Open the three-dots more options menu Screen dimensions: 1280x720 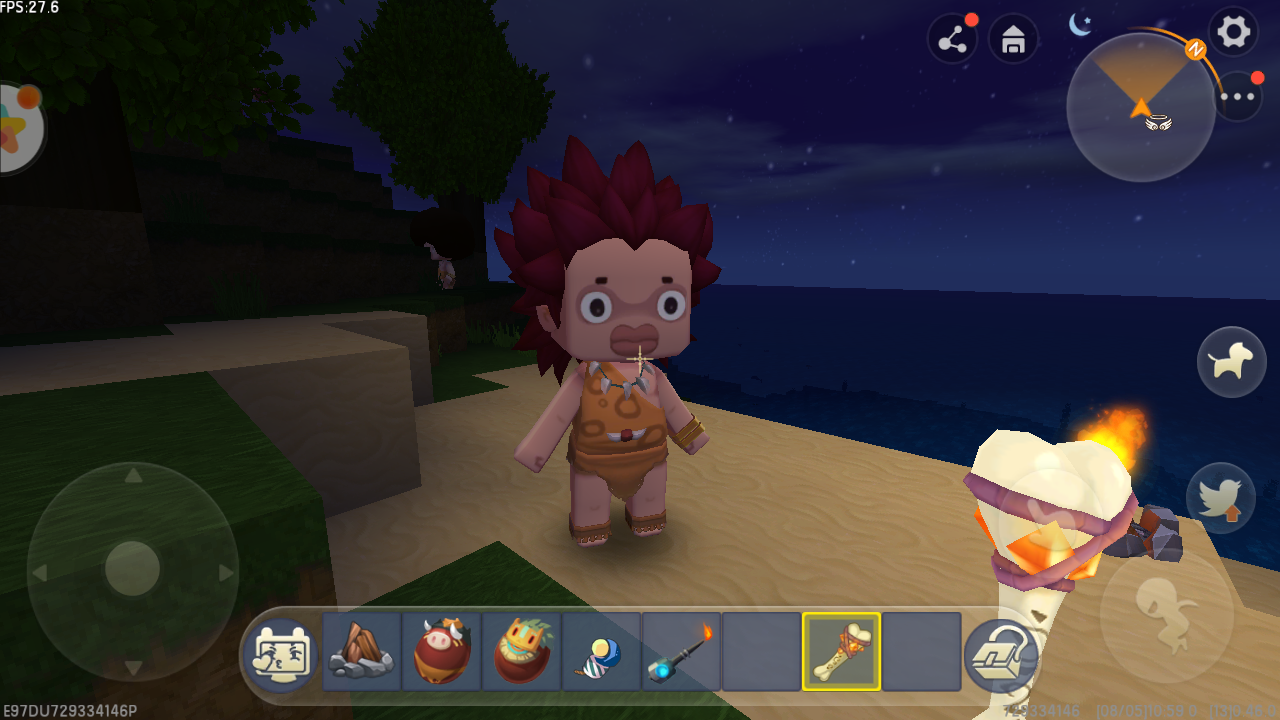tap(1238, 97)
